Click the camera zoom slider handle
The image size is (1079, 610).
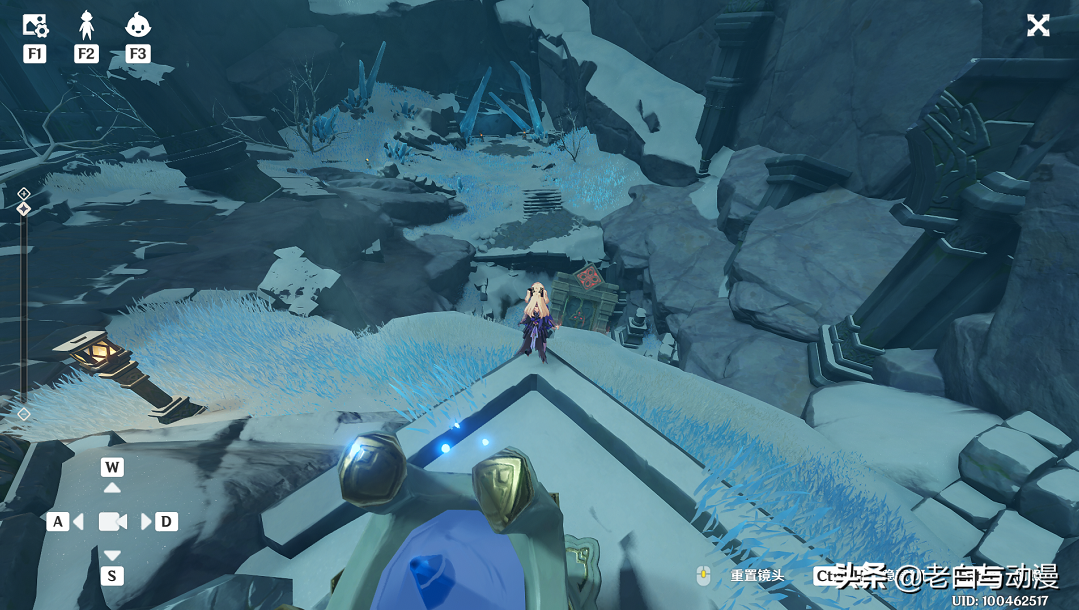[24, 209]
